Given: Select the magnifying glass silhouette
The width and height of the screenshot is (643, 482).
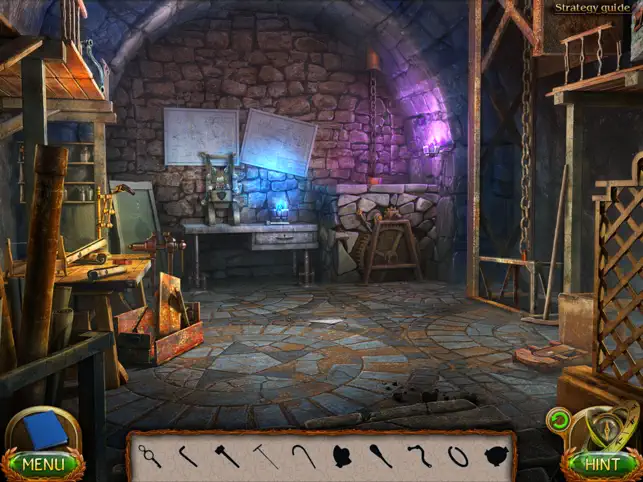Looking at the screenshot, I should 150,456.
